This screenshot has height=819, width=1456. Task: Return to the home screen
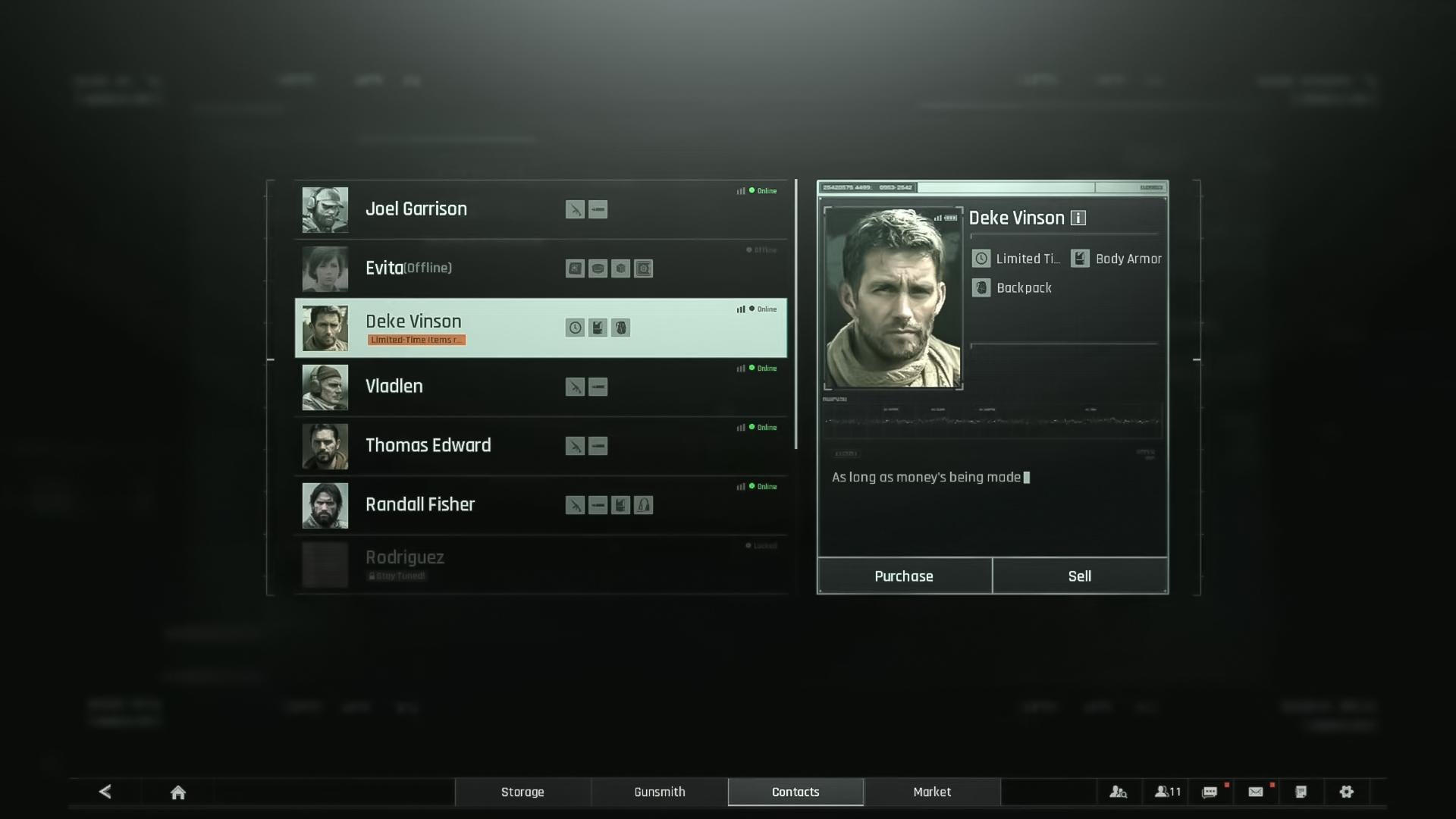[178, 792]
